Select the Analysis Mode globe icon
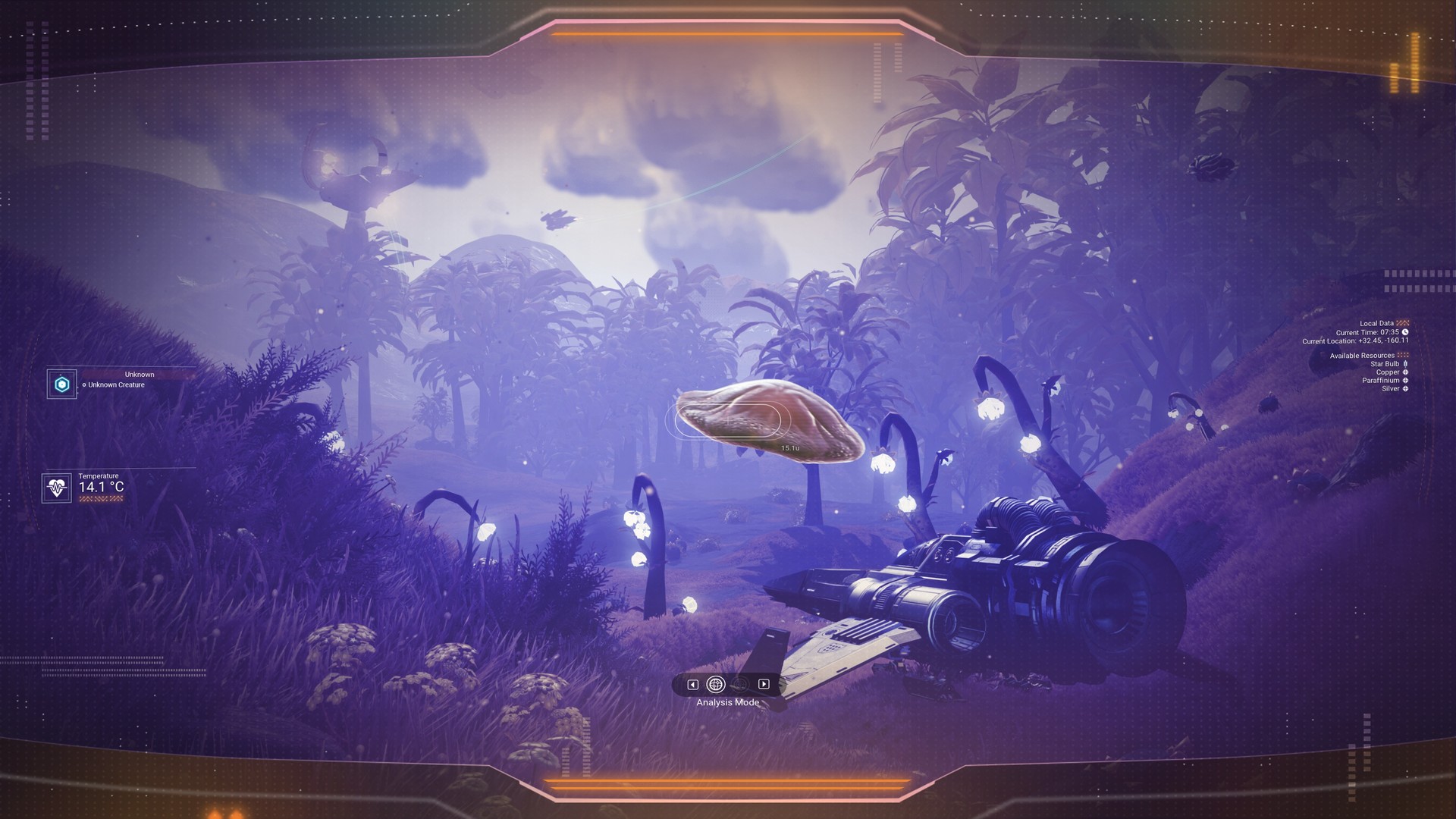Image resolution: width=1456 pixels, height=819 pixels. click(x=715, y=684)
